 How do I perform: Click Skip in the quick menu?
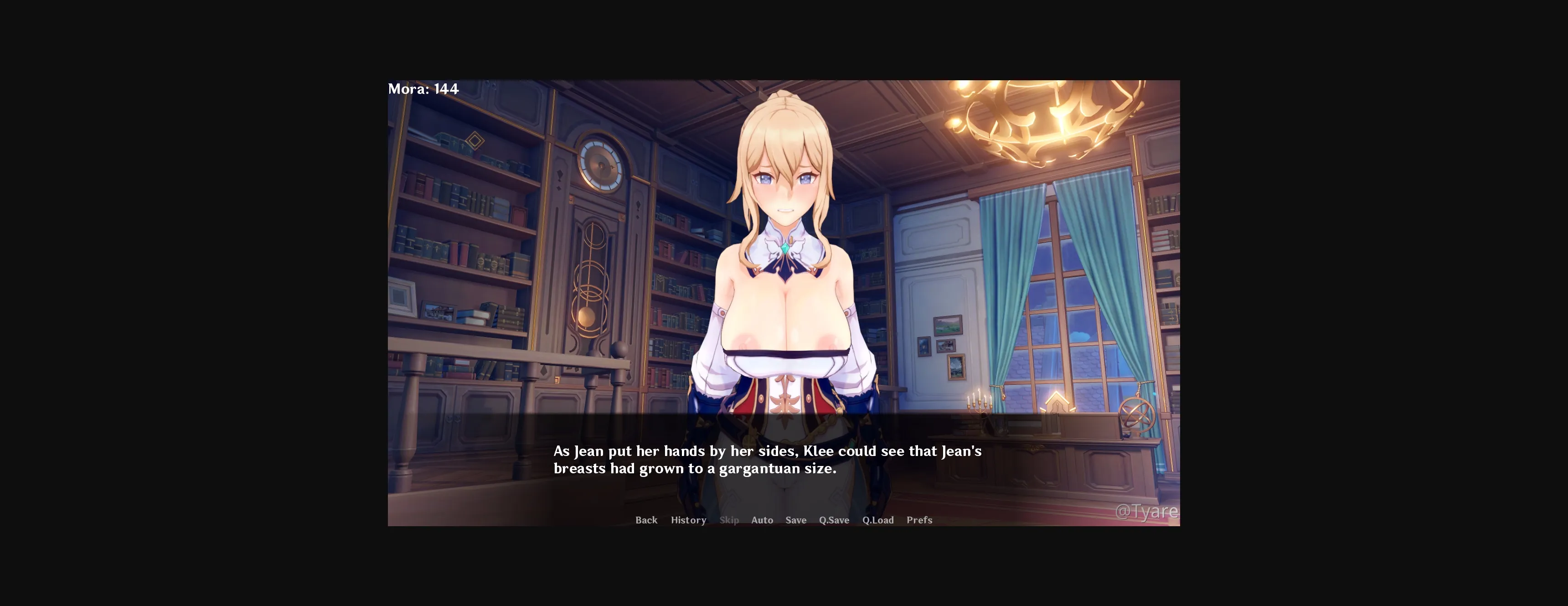pos(728,520)
